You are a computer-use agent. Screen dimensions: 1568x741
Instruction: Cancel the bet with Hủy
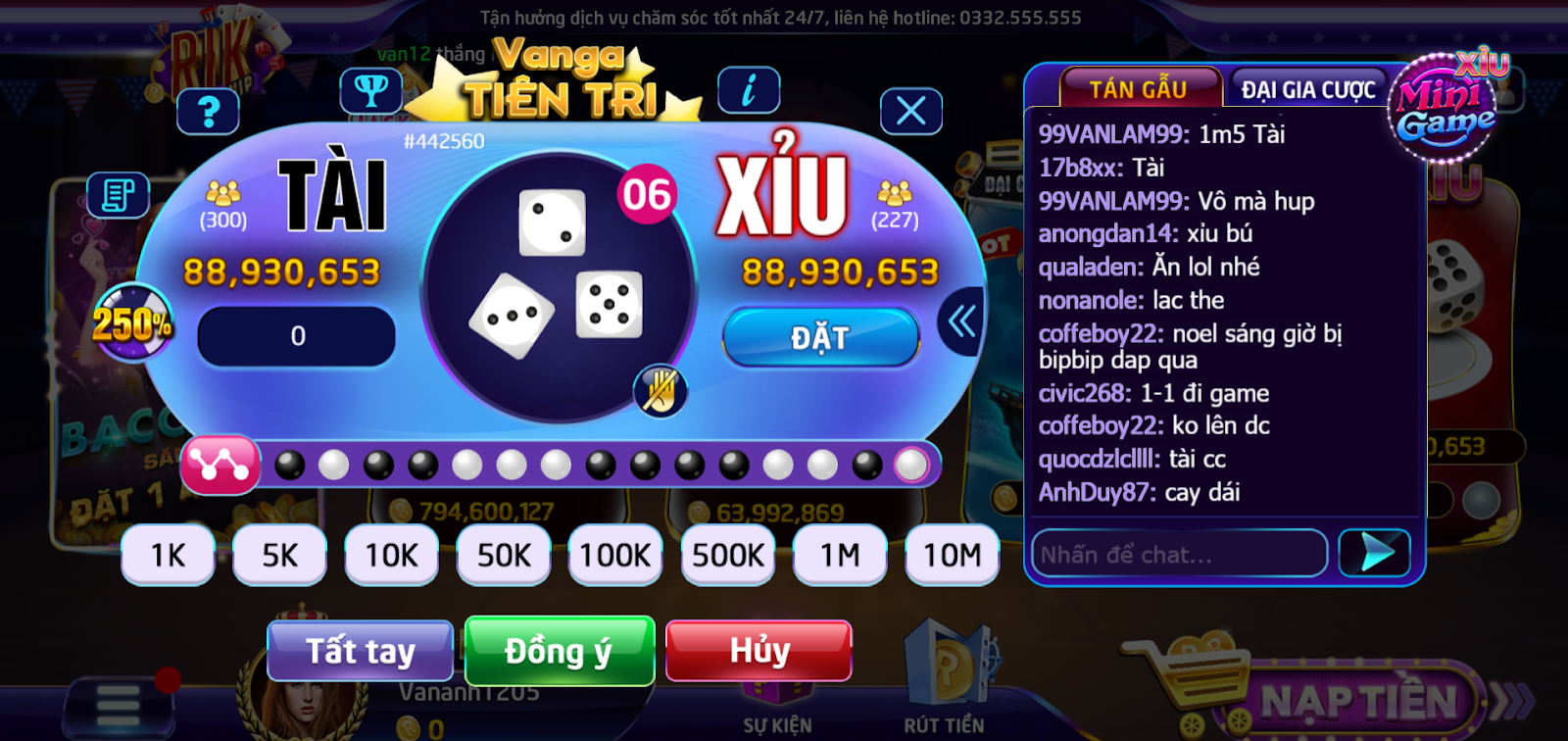(x=759, y=651)
